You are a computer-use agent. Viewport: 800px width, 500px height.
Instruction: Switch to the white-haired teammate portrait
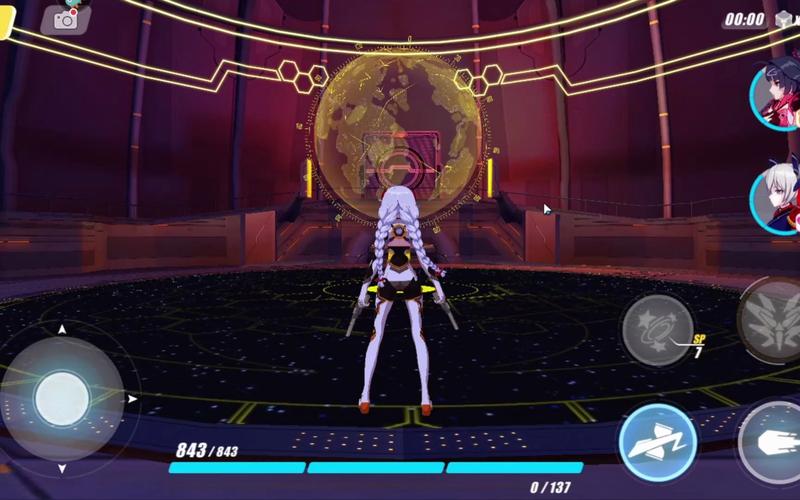pos(778,198)
